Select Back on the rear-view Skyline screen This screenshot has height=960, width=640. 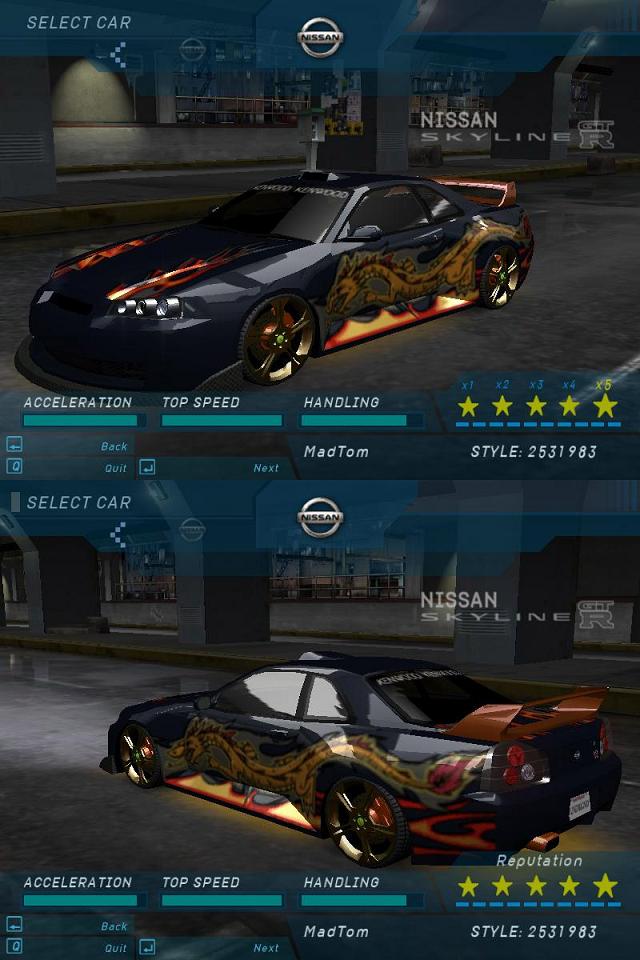coord(114,926)
